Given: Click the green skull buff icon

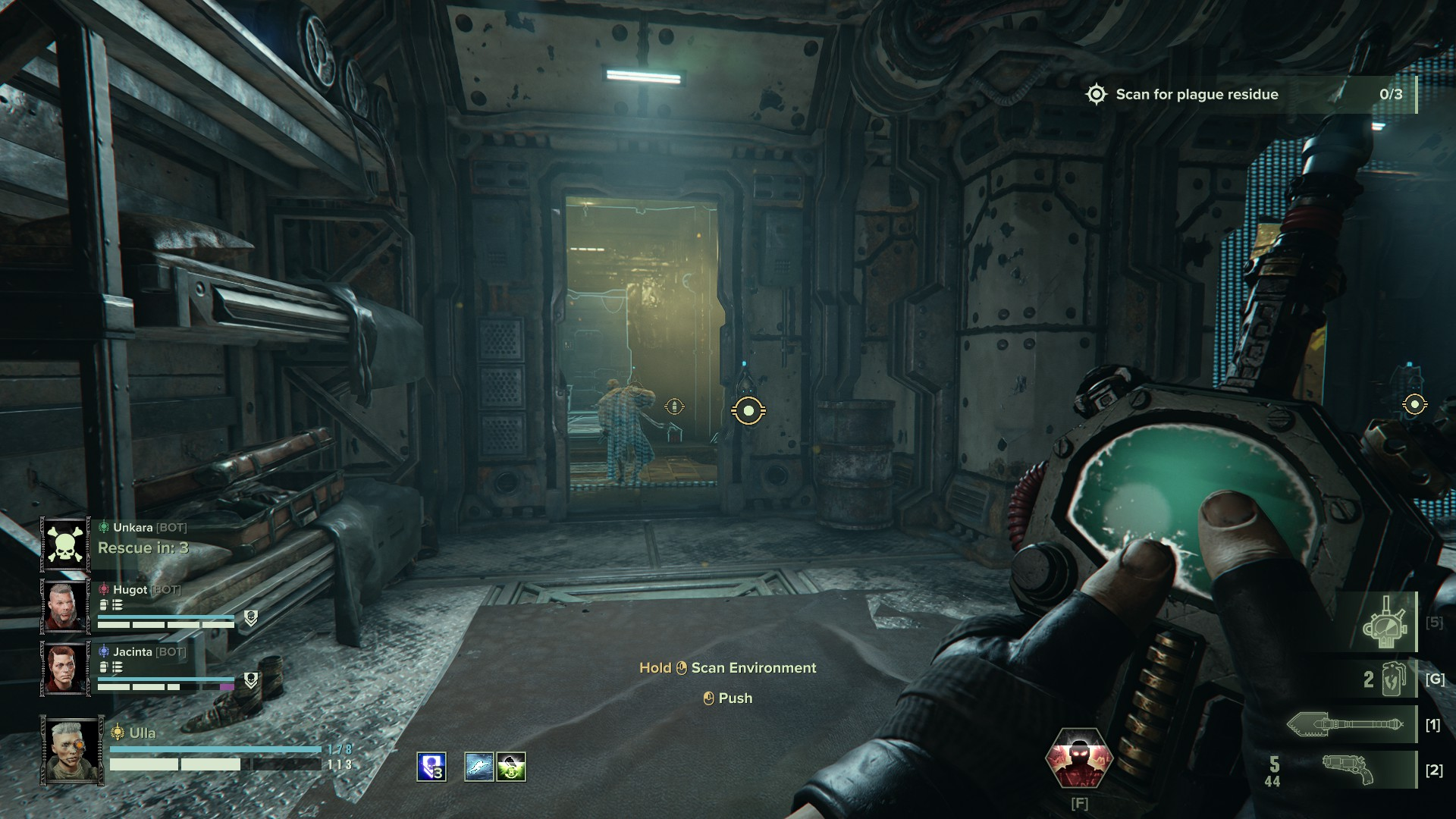Looking at the screenshot, I should coord(511,767).
